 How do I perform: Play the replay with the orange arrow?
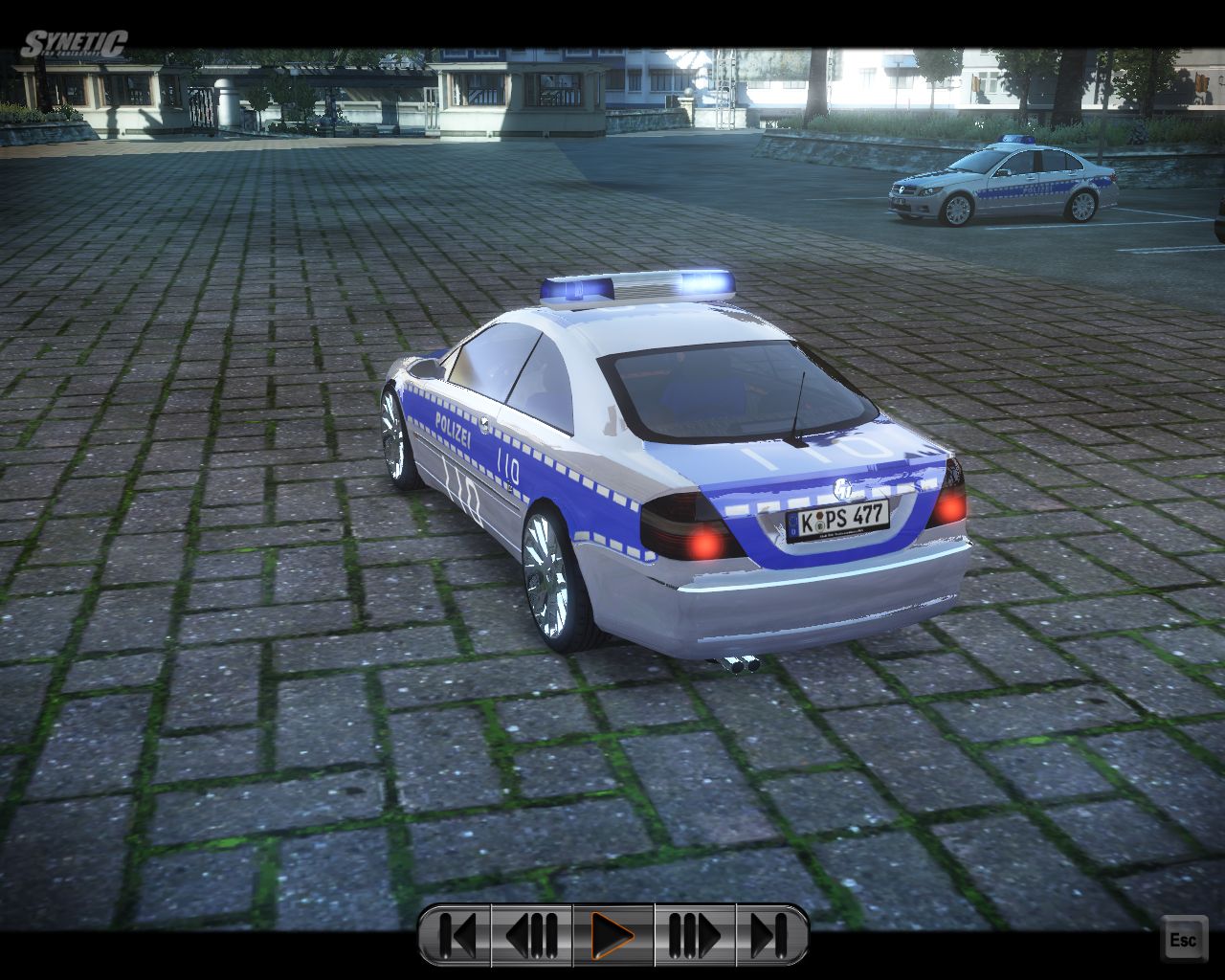[612, 935]
